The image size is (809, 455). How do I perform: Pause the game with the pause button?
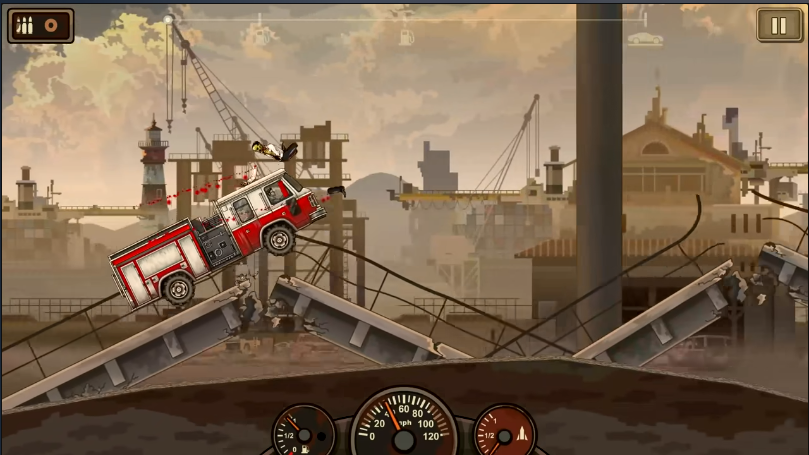click(779, 25)
